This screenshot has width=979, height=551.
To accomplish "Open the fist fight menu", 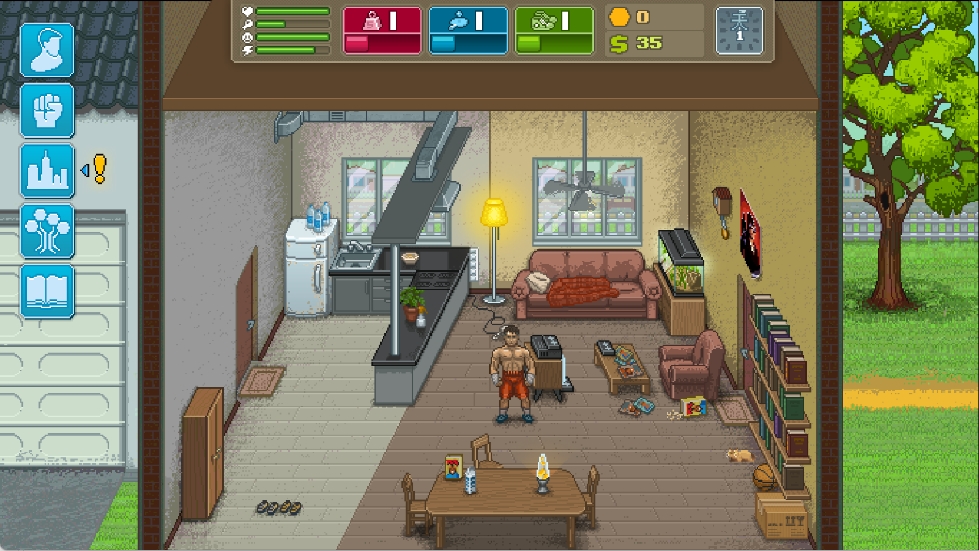I will point(47,110).
